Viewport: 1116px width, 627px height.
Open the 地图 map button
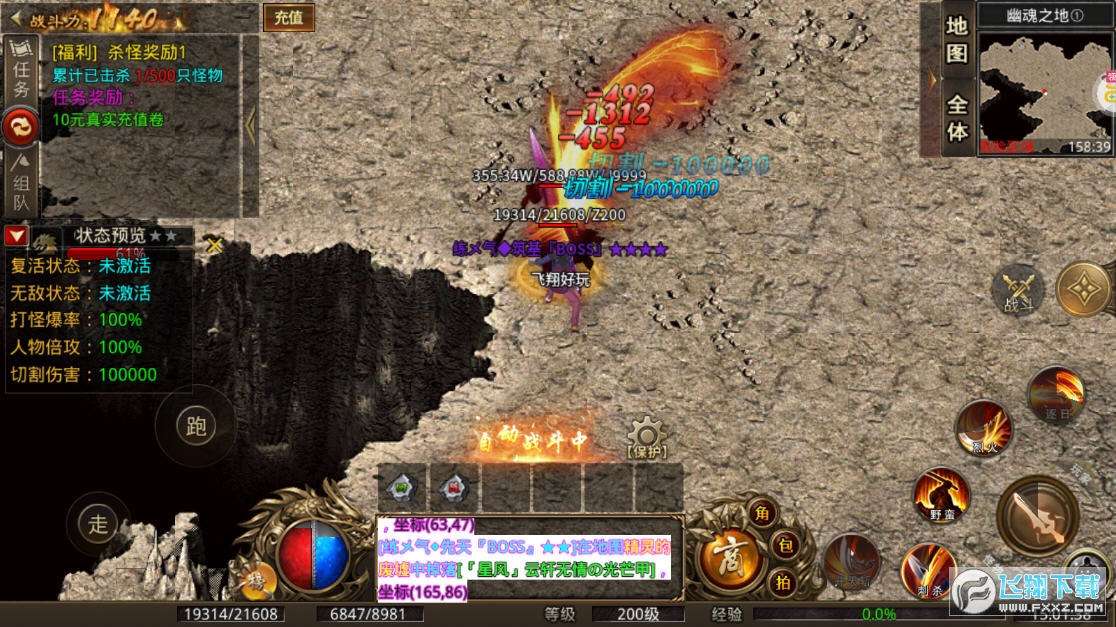(957, 39)
